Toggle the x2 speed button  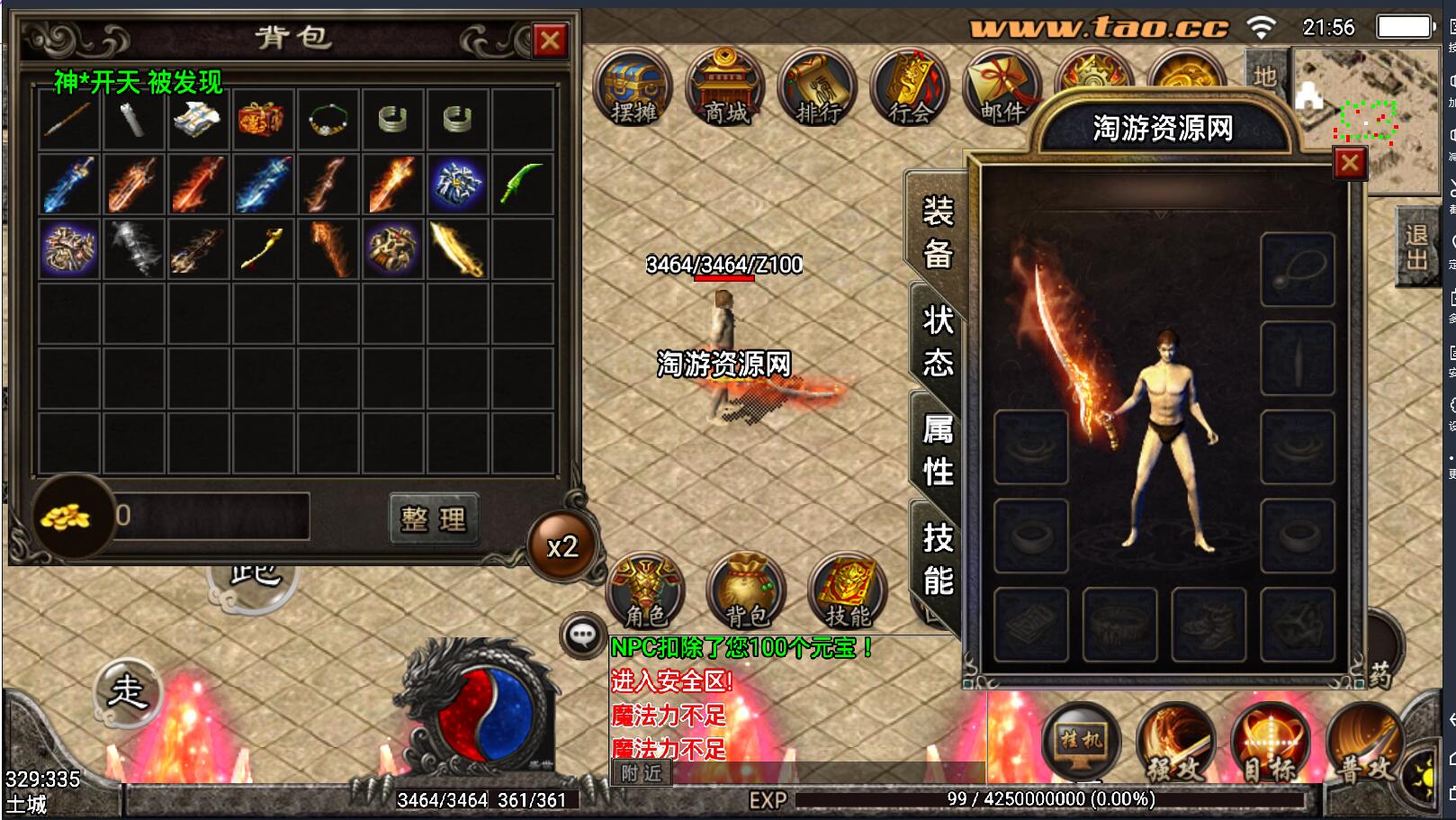[562, 546]
